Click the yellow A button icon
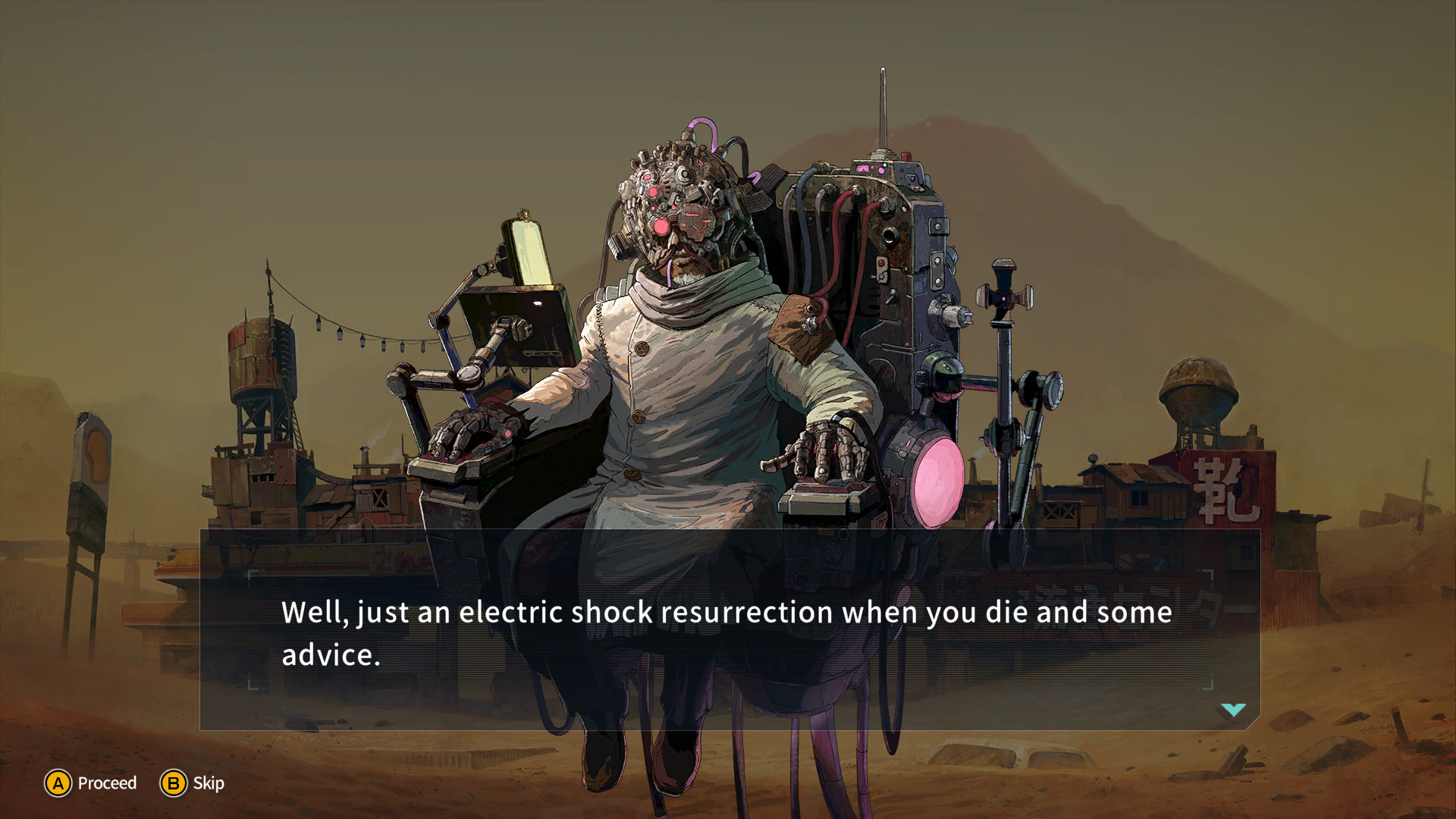Screen dimensions: 1456x819 point(58,783)
